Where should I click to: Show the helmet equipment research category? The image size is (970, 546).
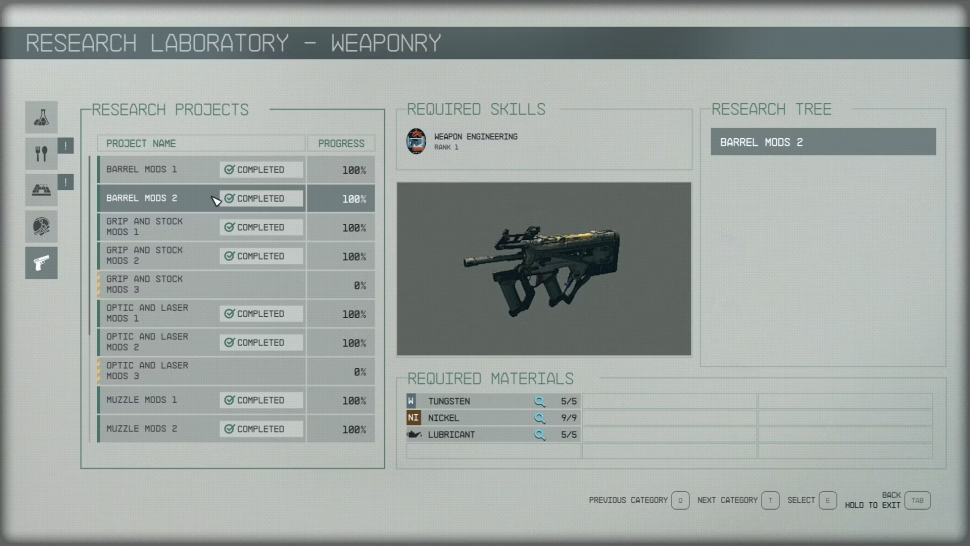[41, 226]
